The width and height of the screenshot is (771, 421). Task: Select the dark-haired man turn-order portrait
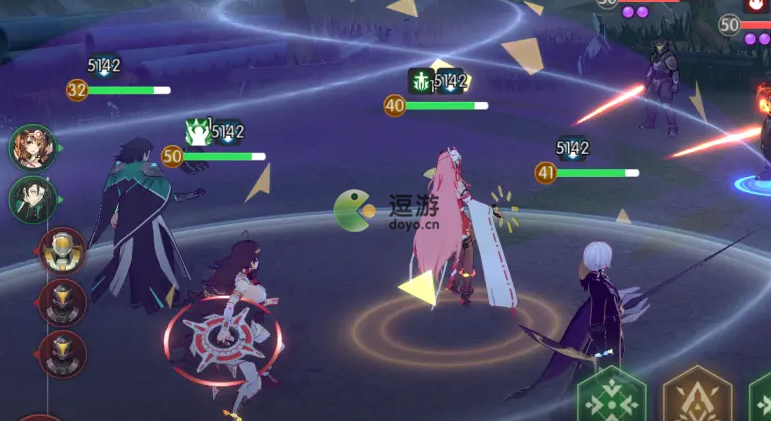point(33,198)
